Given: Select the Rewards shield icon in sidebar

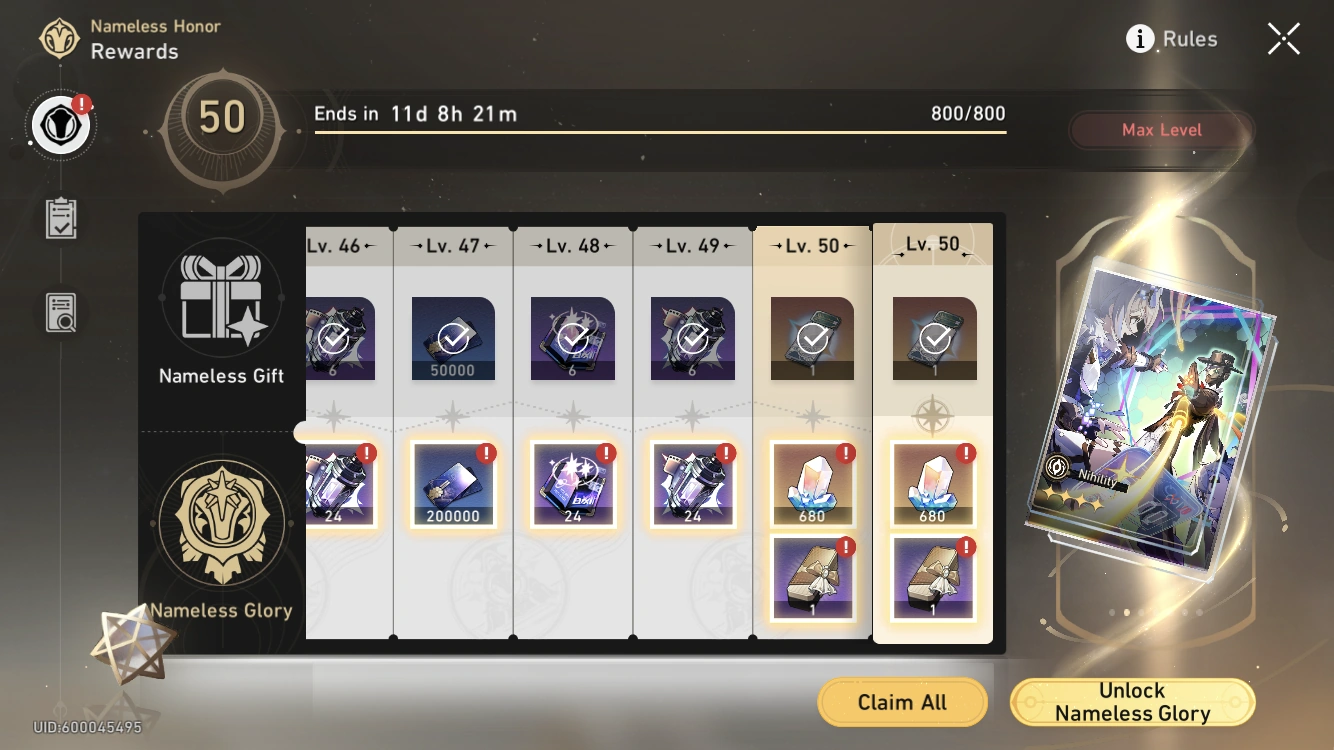Looking at the screenshot, I should pos(60,124).
